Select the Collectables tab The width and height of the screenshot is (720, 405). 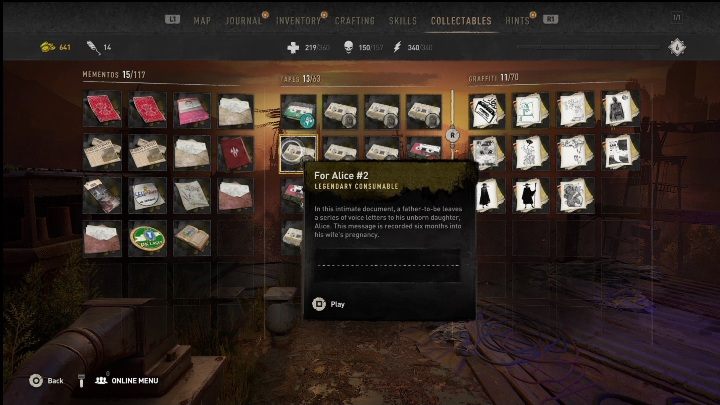[x=461, y=20]
